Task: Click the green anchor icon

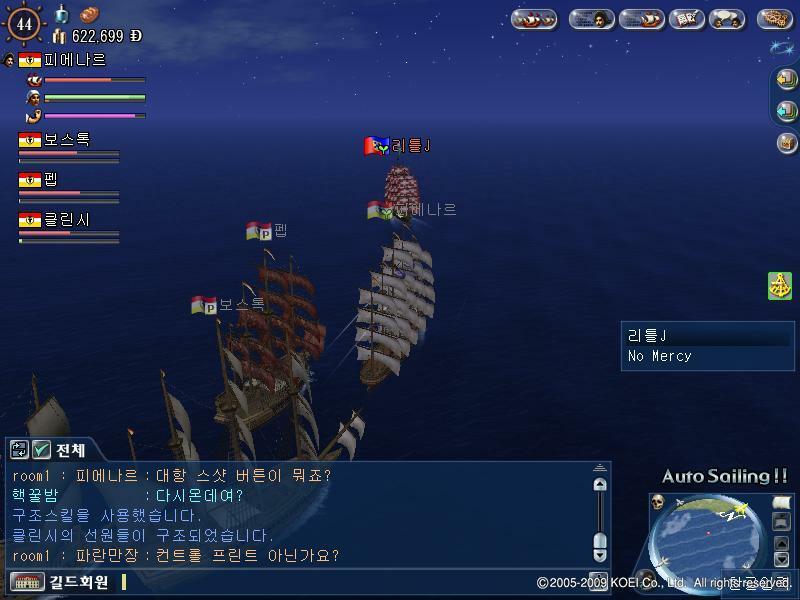Action: click(780, 285)
